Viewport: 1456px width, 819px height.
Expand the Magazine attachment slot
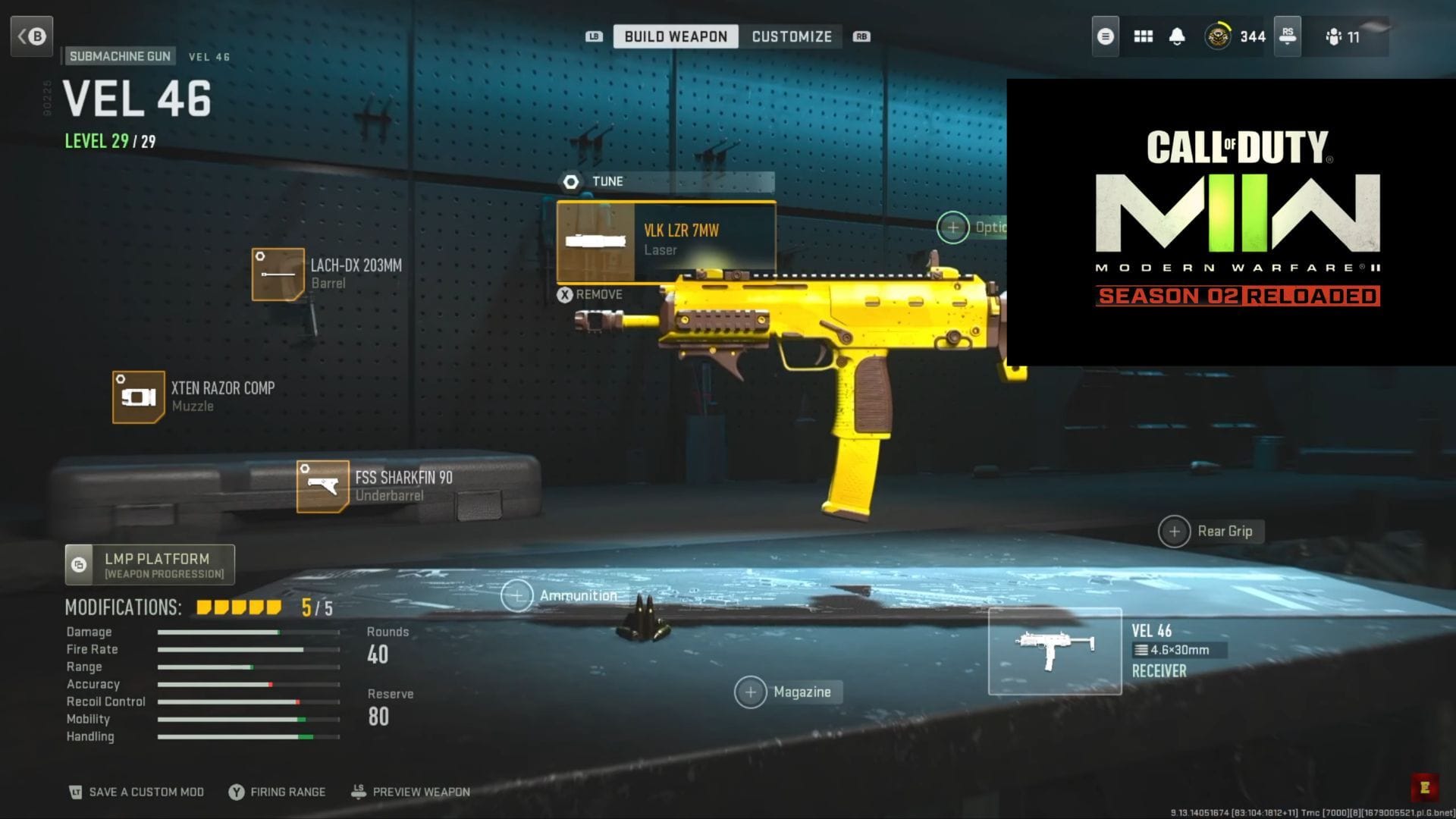pyautogui.click(x=751, y=692)
